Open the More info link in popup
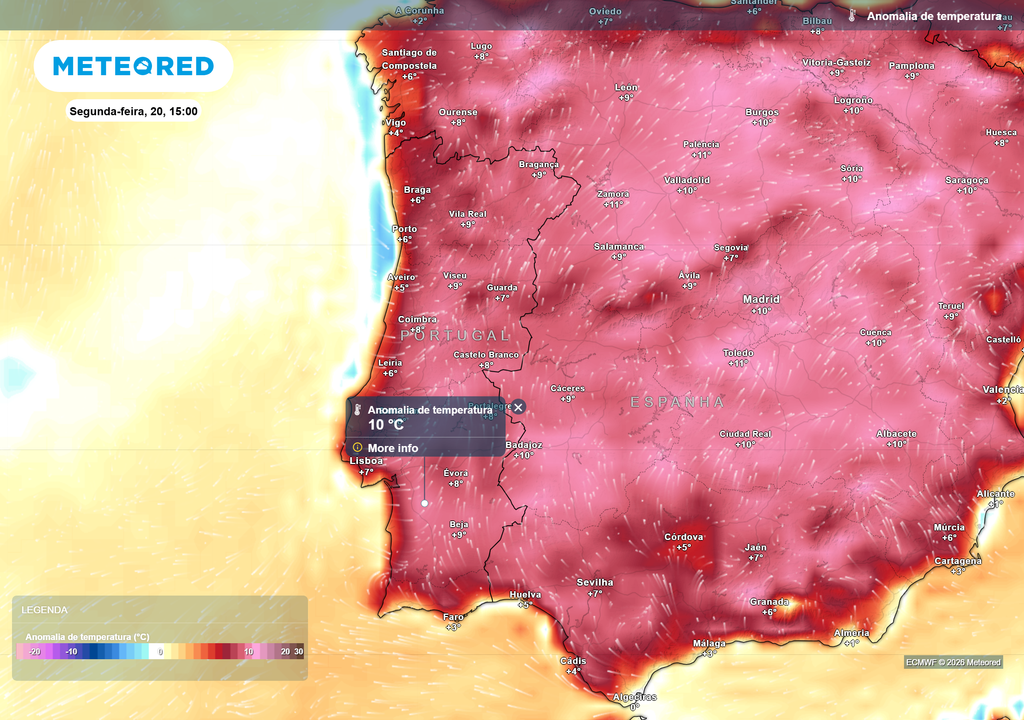This screenshot has height=720, width=1024. pos(393,448)
